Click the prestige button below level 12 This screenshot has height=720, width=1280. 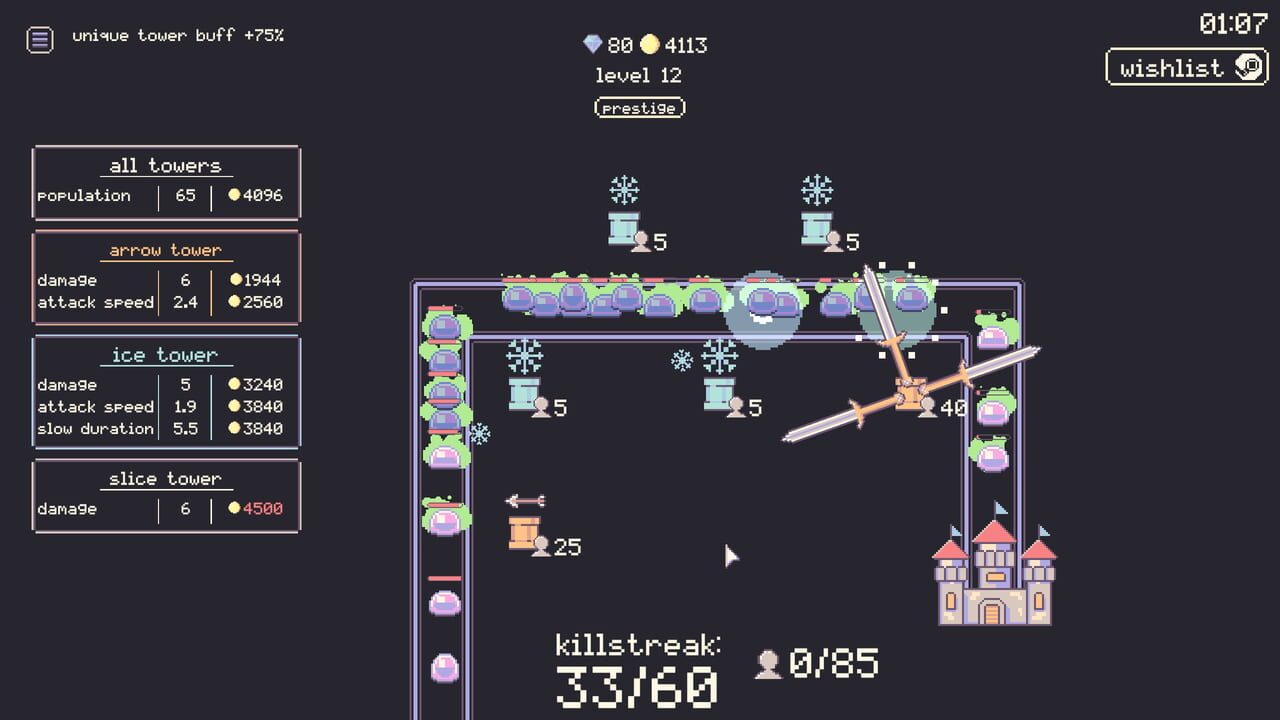coord(639,107)
